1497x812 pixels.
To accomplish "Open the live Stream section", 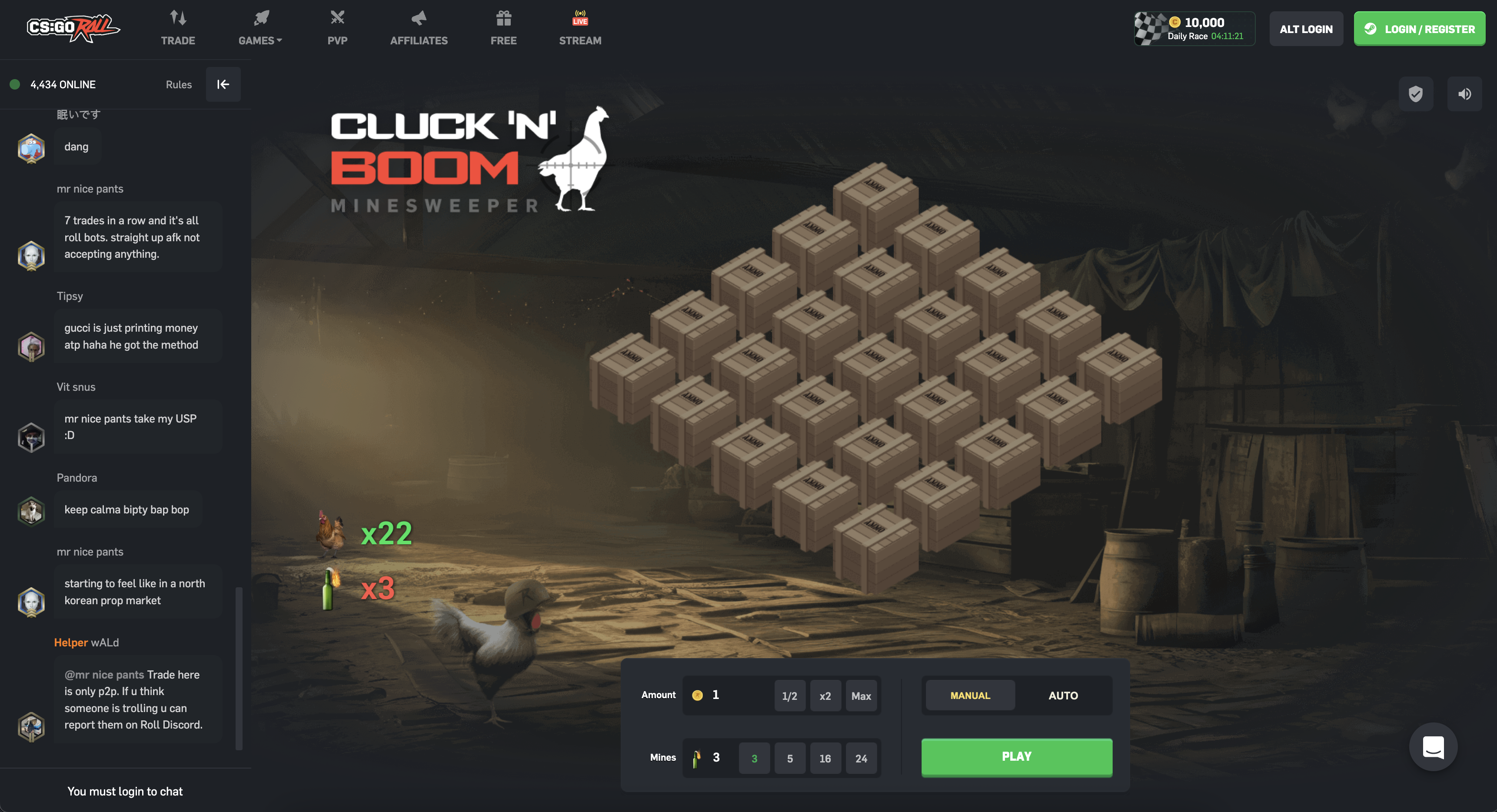I will coord(579,26).
